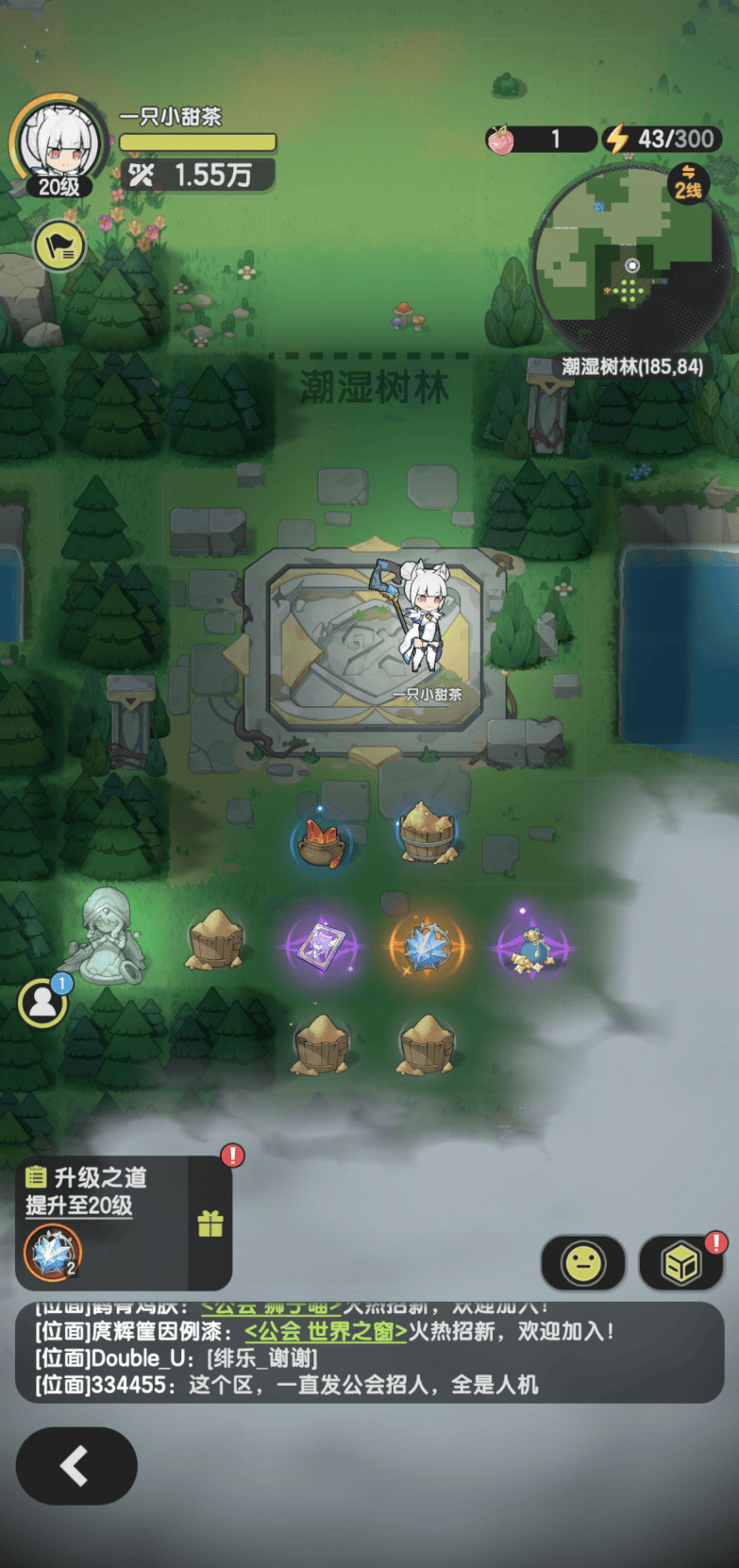Tap the yellow flag banner icon
Image resolution: width=739 pixels, height=1568 pixels.
pos(59,246)
